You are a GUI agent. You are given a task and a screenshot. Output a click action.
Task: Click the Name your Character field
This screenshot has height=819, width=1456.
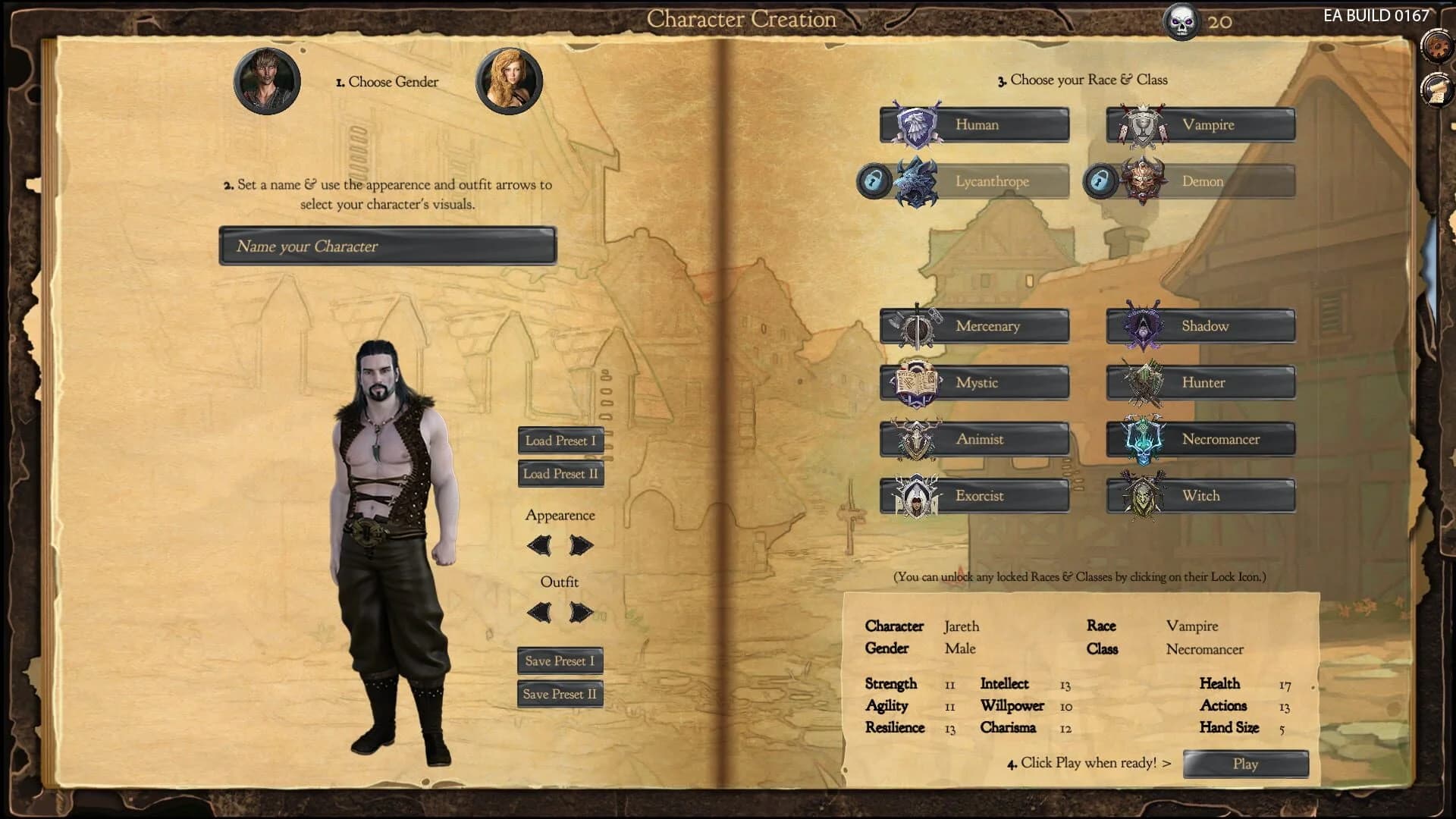click(387, 246)
